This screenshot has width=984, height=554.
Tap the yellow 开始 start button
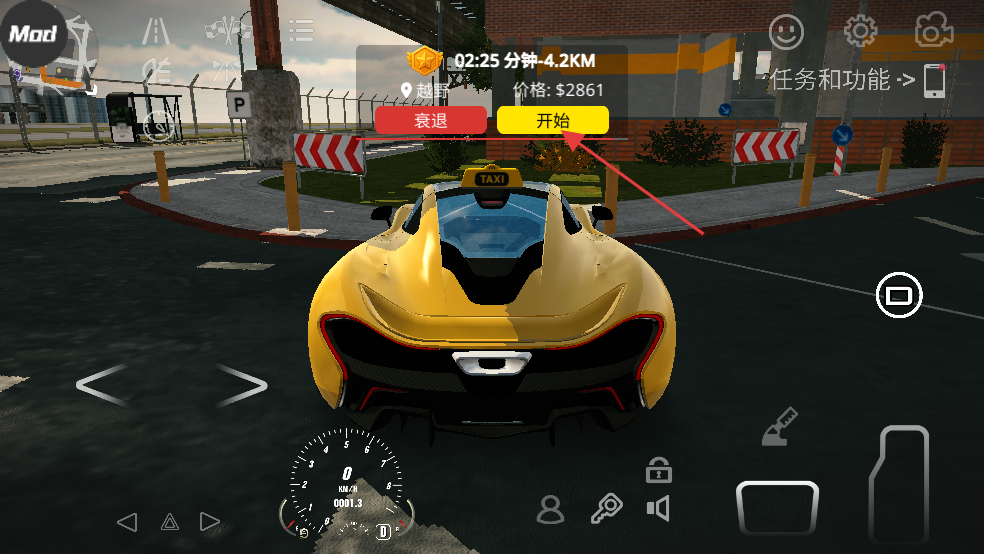(x=552, y=121)
